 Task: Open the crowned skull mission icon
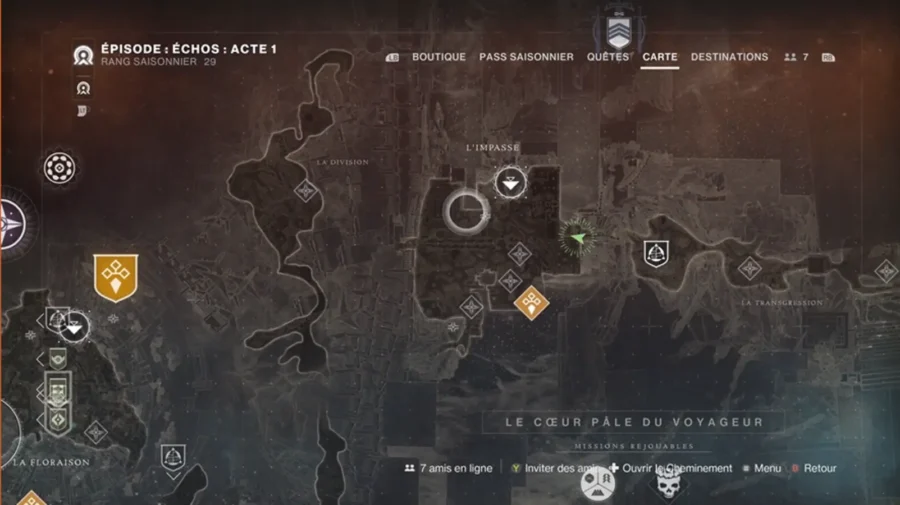[668, 485]
